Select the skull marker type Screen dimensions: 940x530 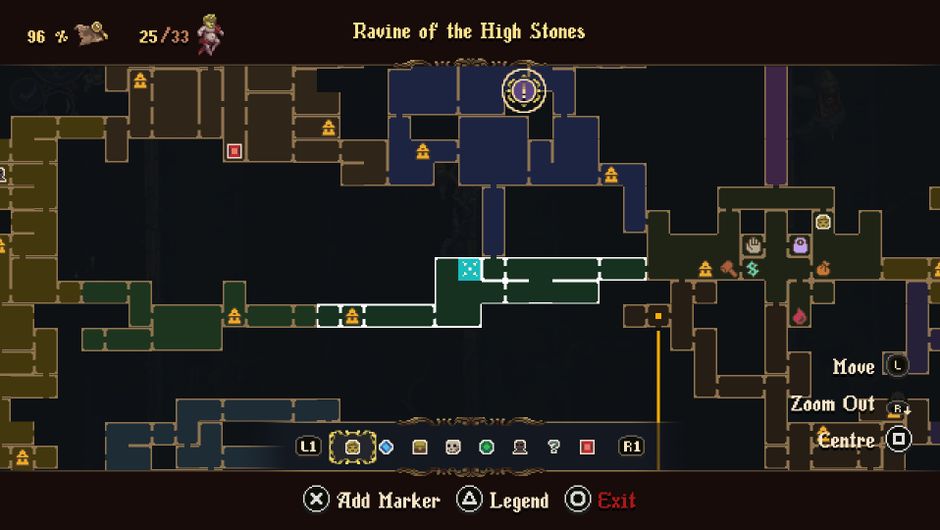click(x=453, y=447)
